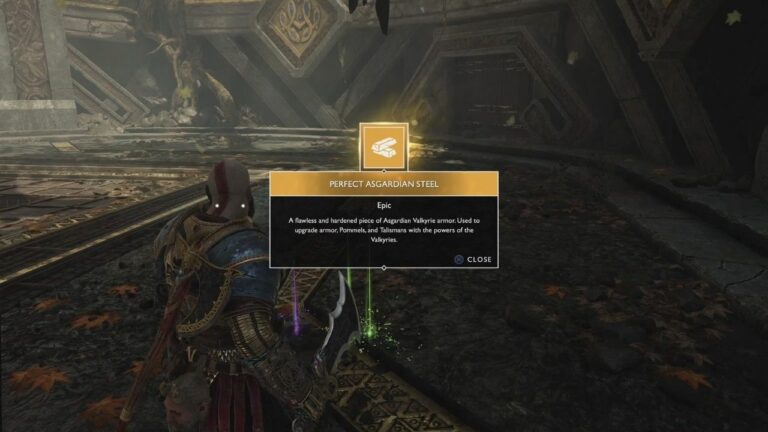The width and height of the screenshot is (768, 432).
Task: Close the Perfect Asgardian Steel popup
Action: (472, 259)
